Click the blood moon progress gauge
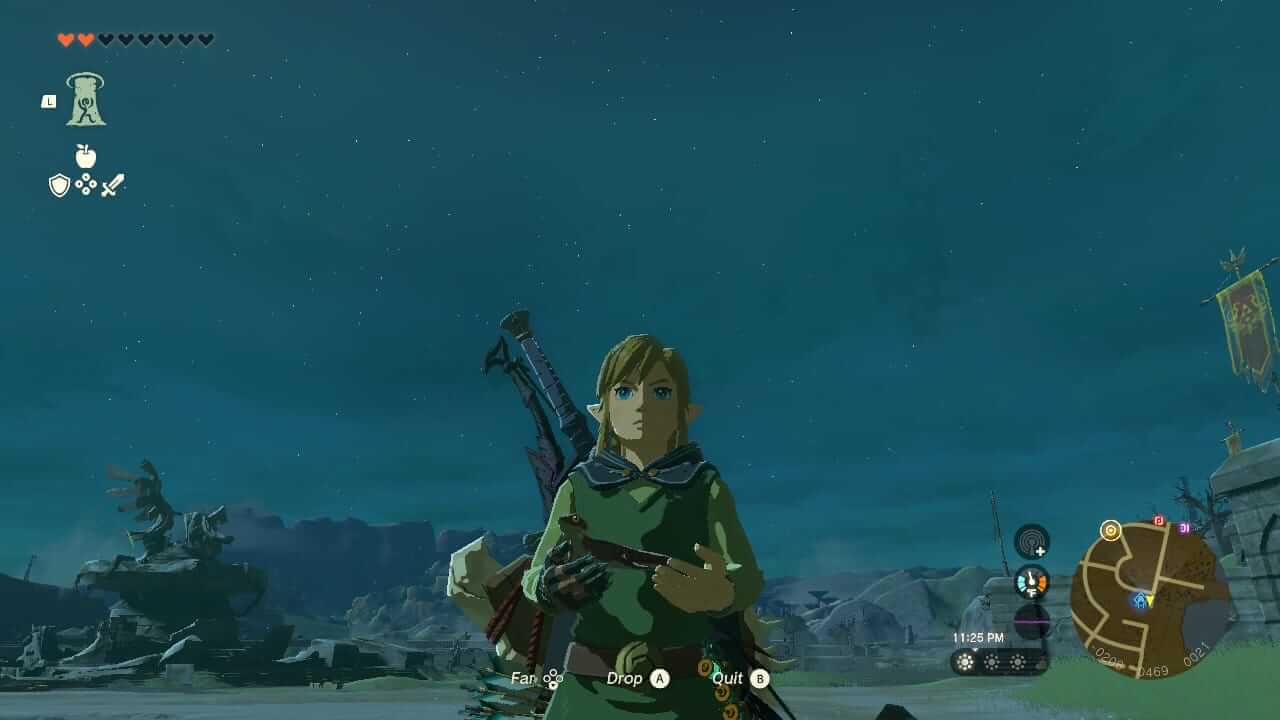This screenshot has height=720, width=1280. coord(1031,621)
